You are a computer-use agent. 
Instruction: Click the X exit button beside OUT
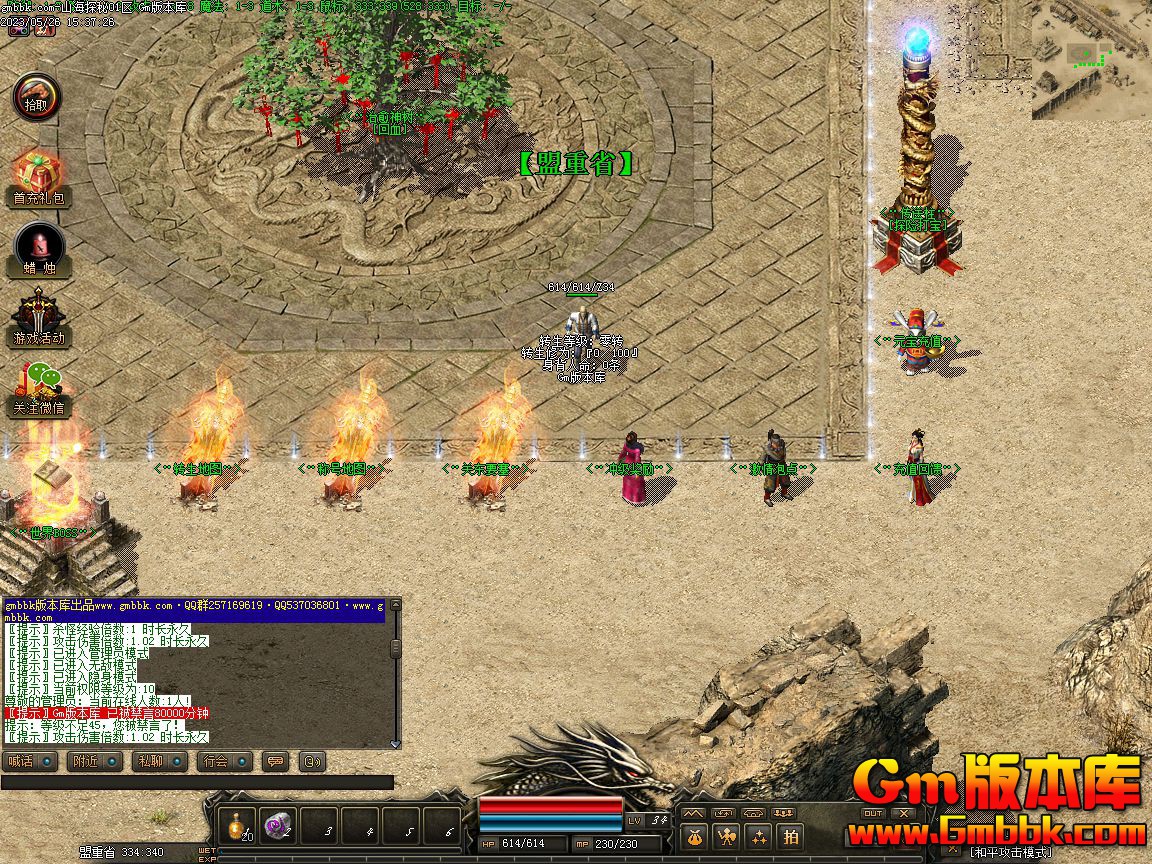point(904,814)
